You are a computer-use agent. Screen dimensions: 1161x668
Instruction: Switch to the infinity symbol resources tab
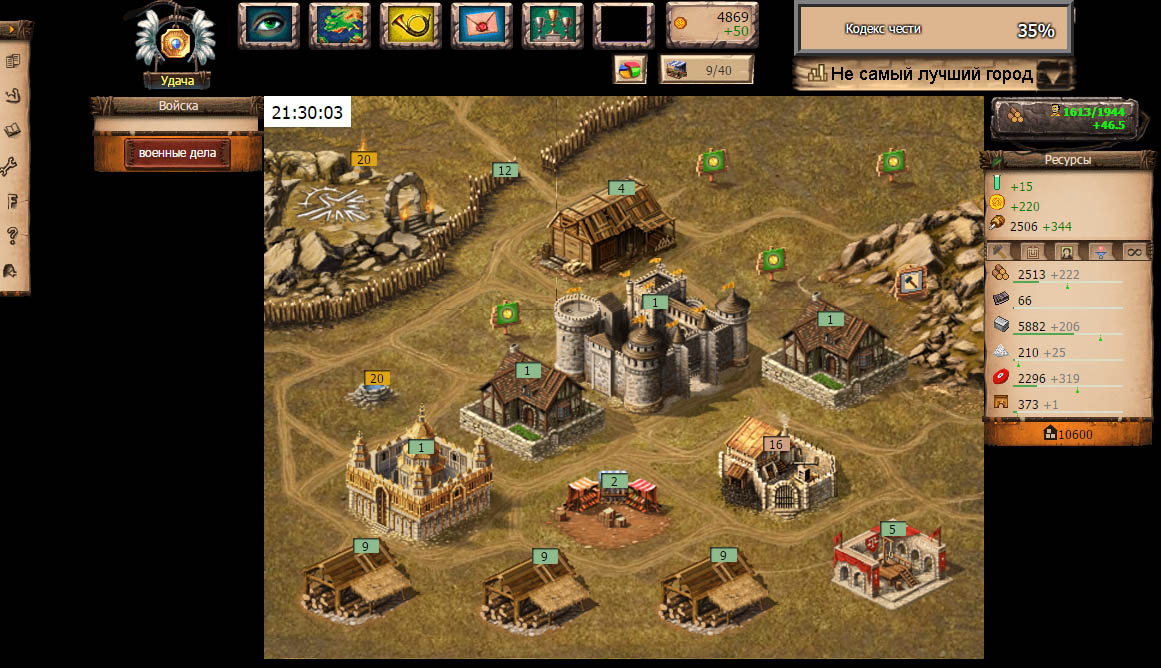pos(1134,252)
